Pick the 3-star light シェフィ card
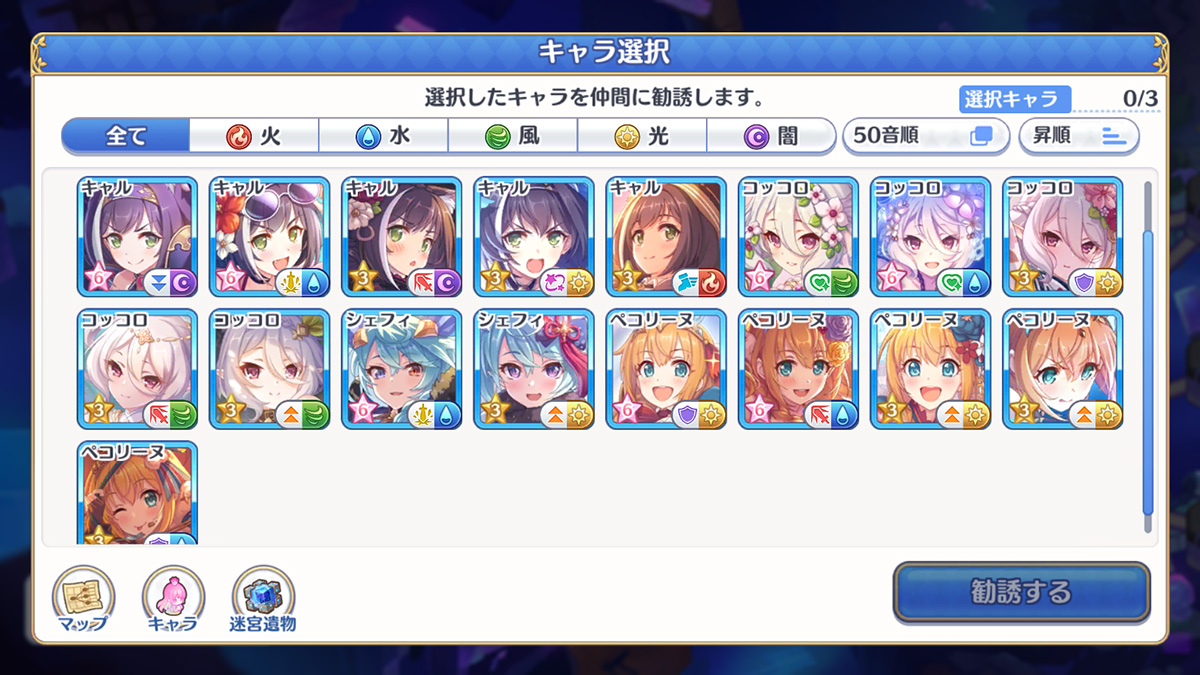This screenshot has height=675, width=1200. [x=533, y=369]
